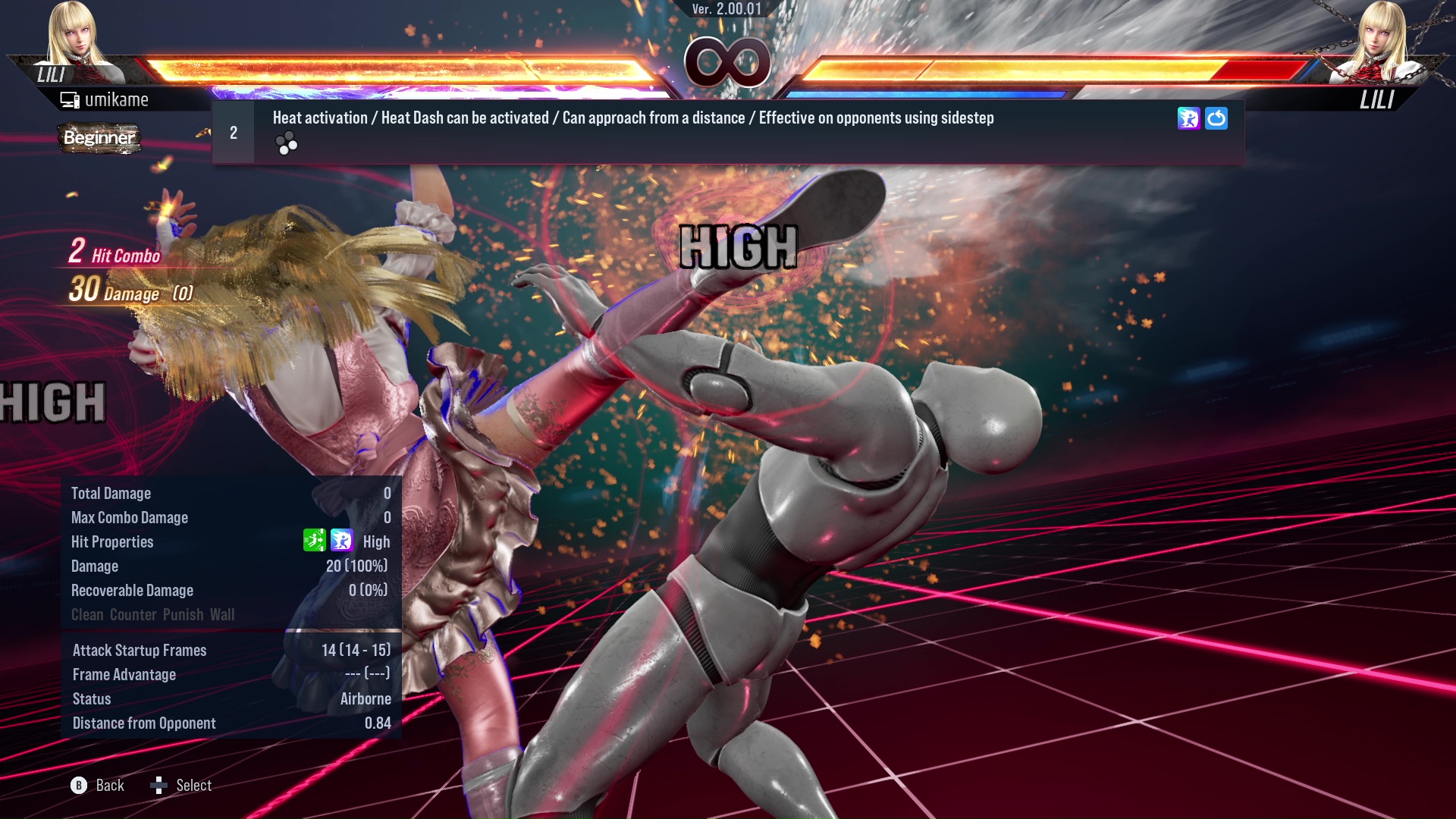Select the Heat activation icon in the instruction bar
Image resolution: width=1456 pixels, height=819 pixels.
[x=1189, y=118]
